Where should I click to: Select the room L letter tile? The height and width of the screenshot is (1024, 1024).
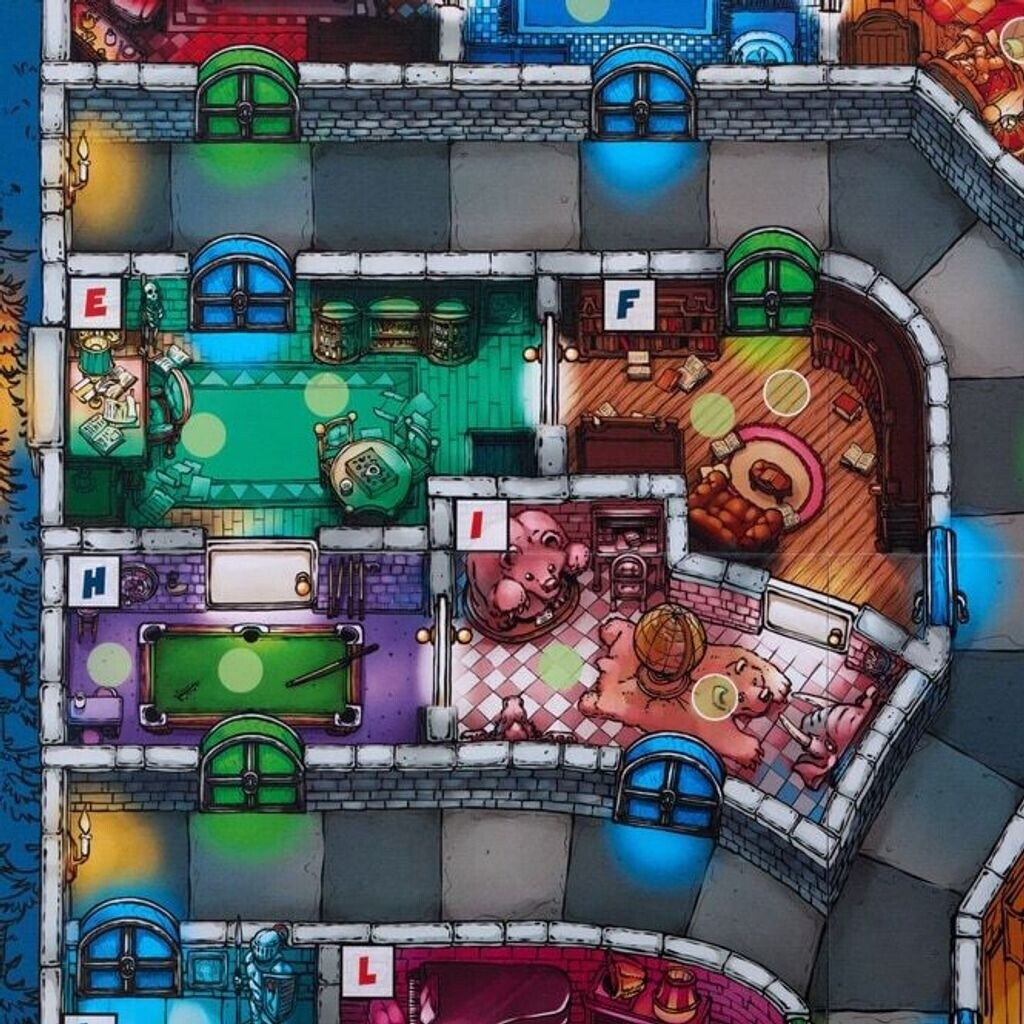367,971
